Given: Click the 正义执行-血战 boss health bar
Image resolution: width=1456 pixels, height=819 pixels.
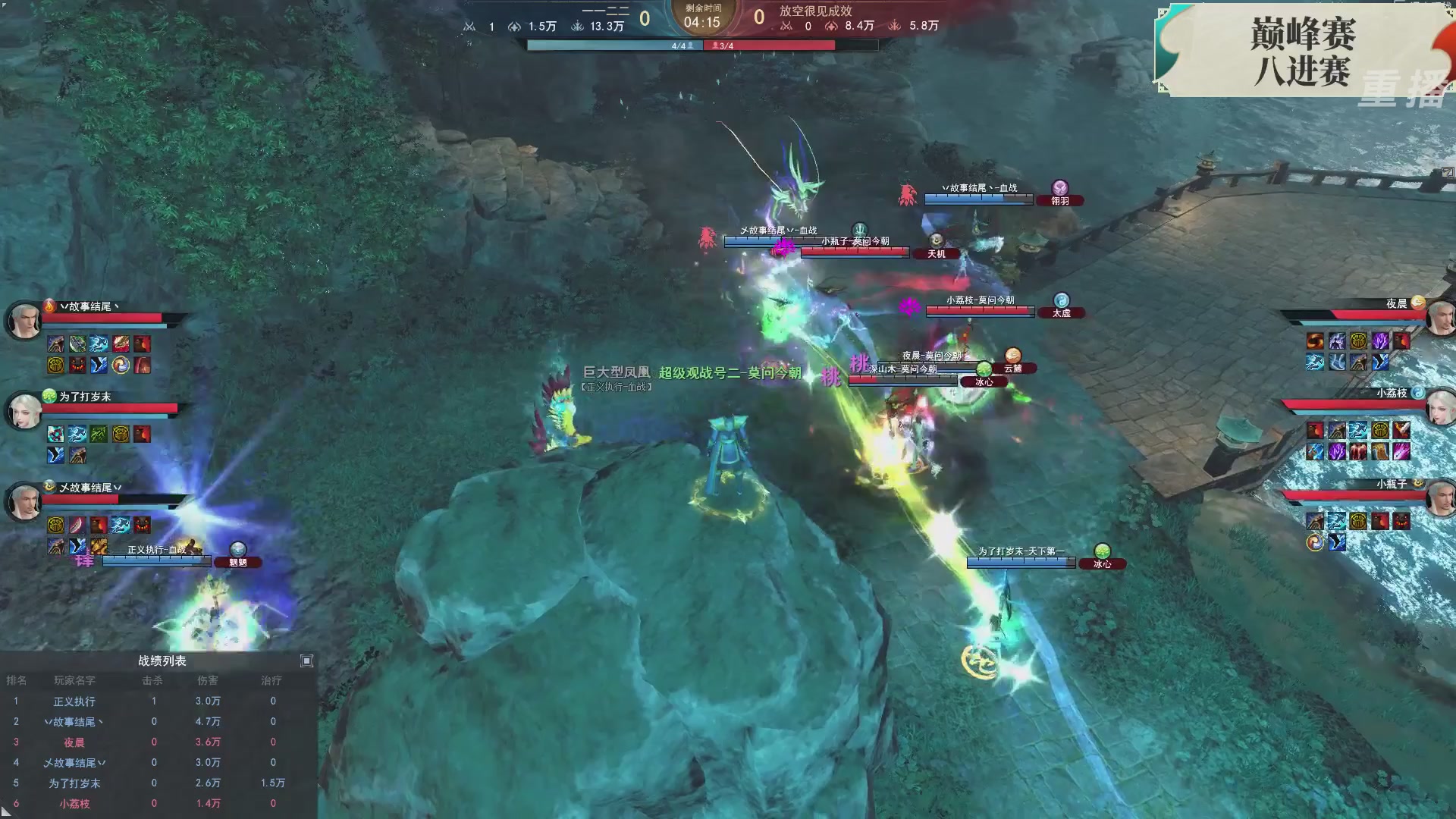Looking at the screenshot, I should coord(158,561).
